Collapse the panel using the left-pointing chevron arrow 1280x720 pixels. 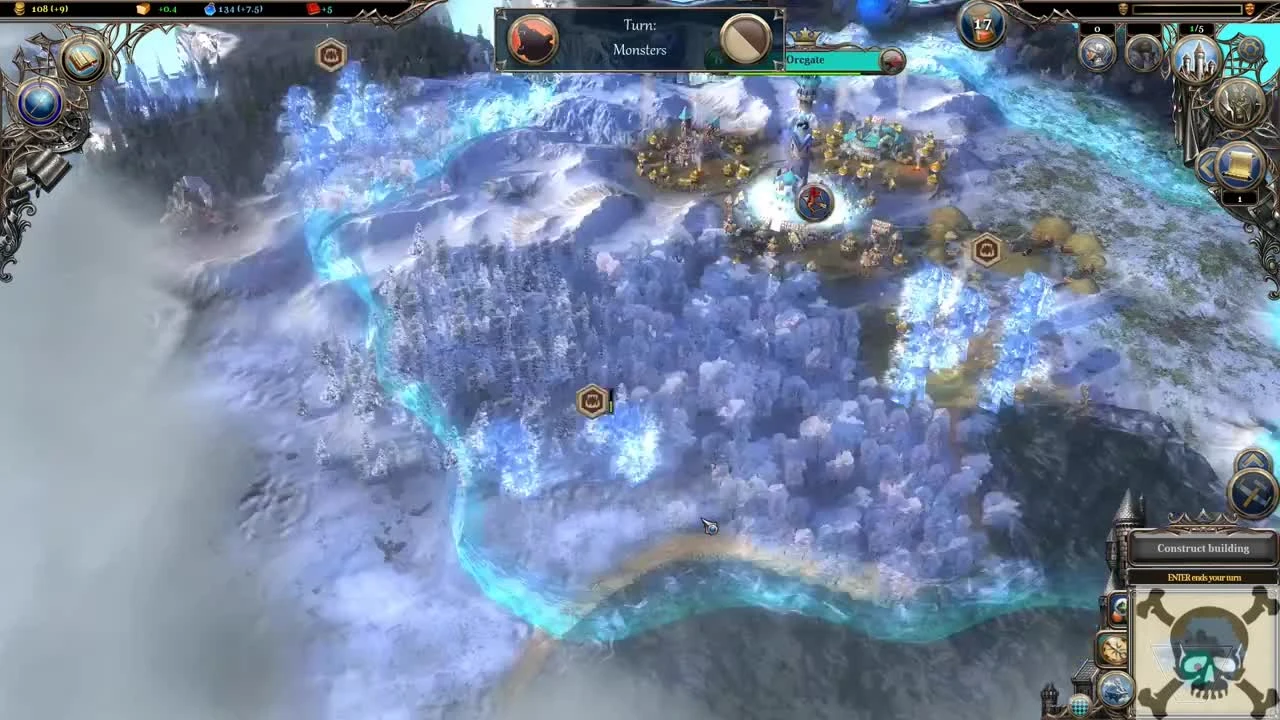click(x=1208, y=166)
